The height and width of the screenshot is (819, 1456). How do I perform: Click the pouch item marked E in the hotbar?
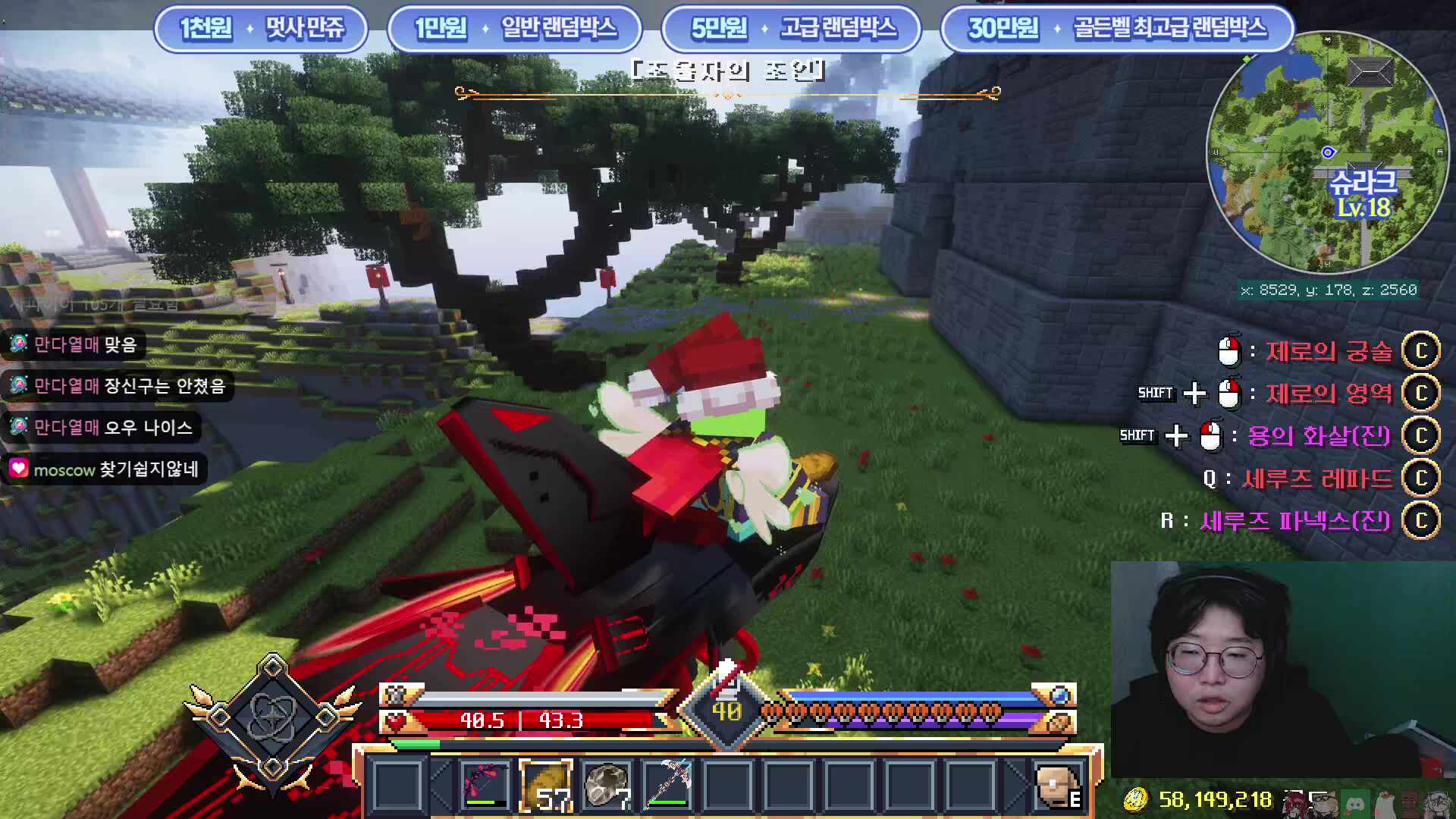[1057, 786]
